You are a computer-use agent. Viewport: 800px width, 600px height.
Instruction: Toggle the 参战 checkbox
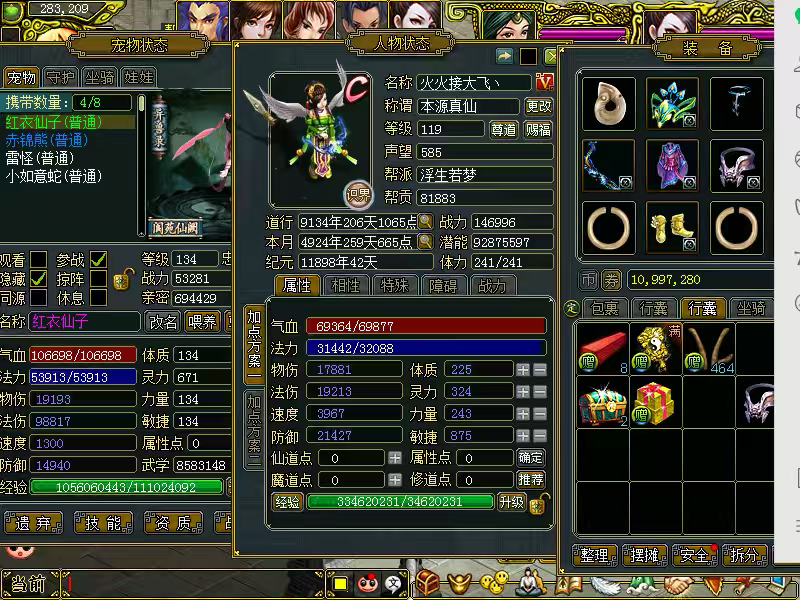click(x=98, y=260)
